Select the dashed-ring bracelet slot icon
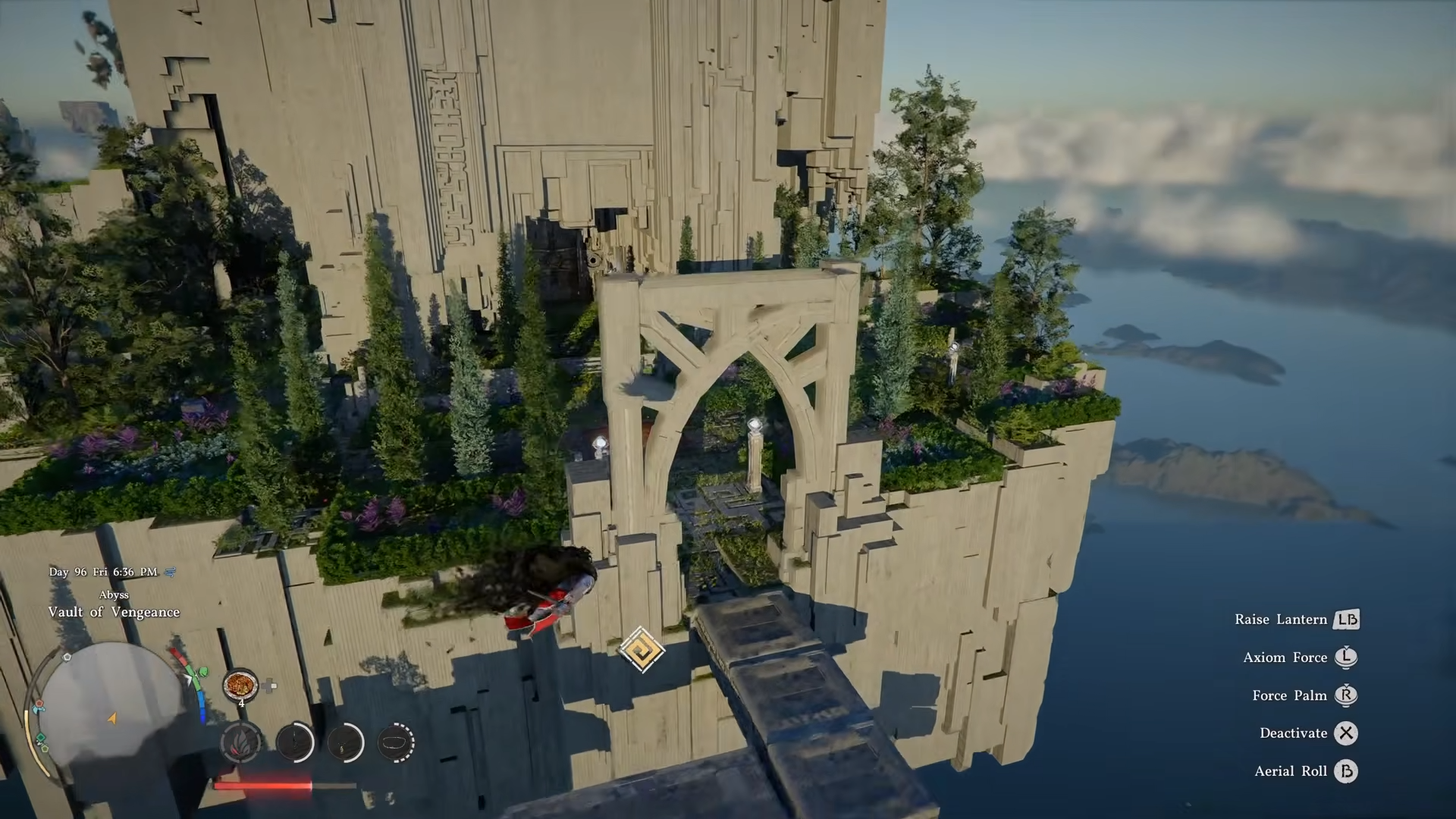 point(396,742)
